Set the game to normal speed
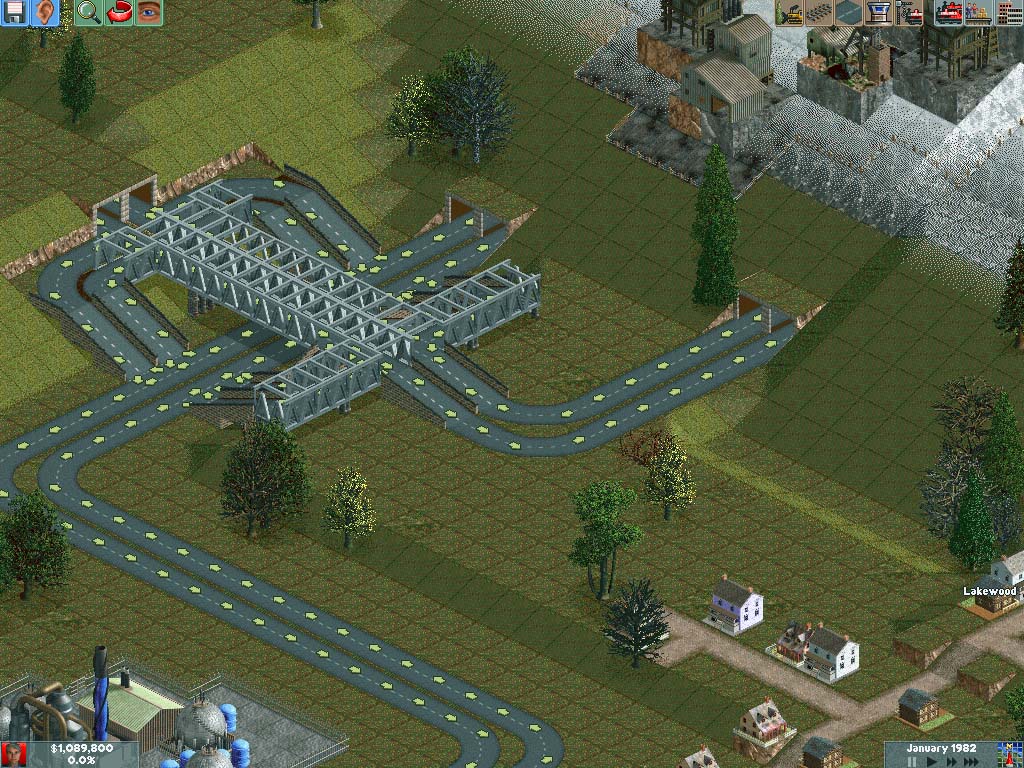The height and width of the screenshot is (768, 1024). (931, 761)
